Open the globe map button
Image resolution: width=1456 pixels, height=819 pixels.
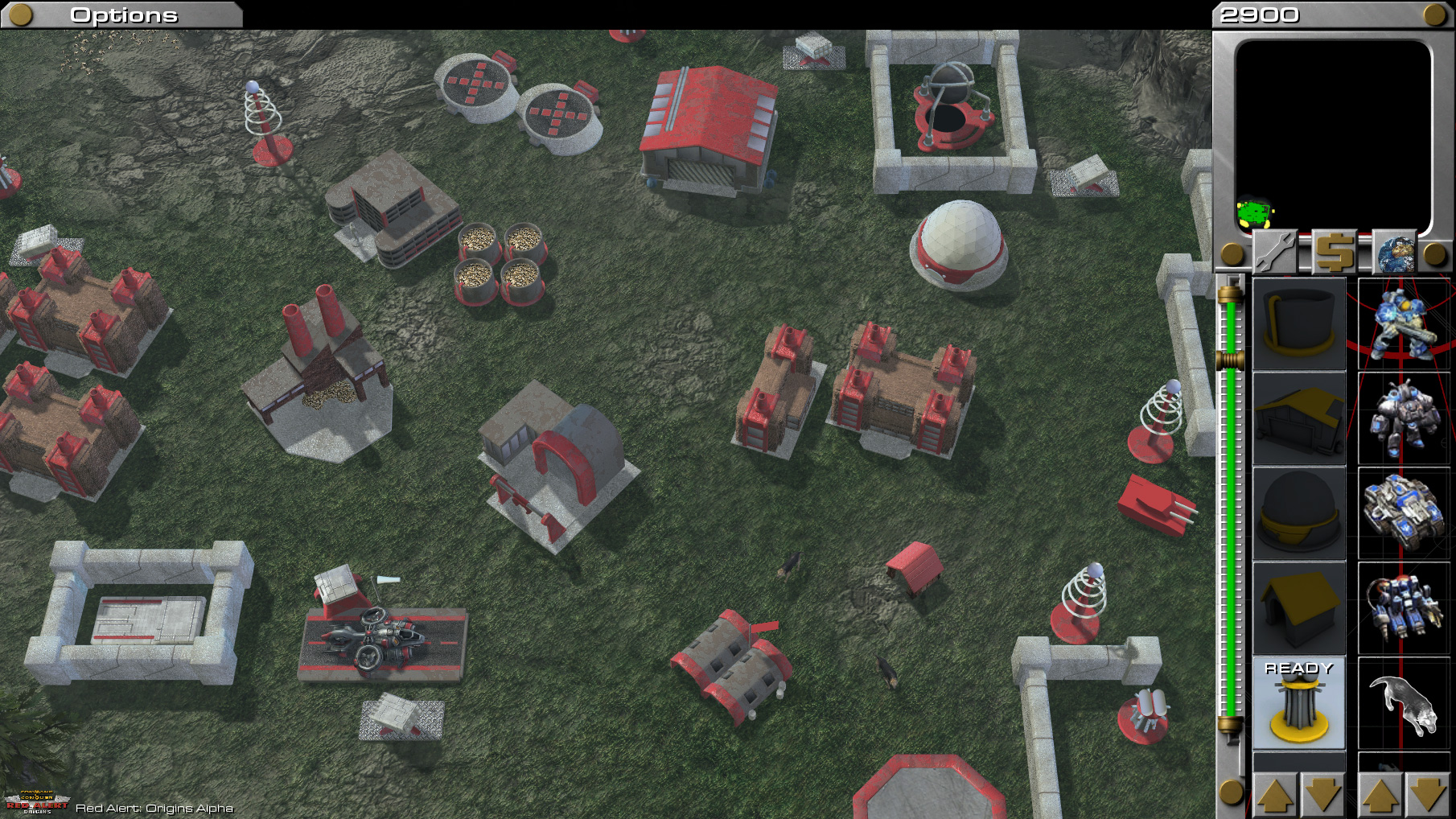point(1394,253)
